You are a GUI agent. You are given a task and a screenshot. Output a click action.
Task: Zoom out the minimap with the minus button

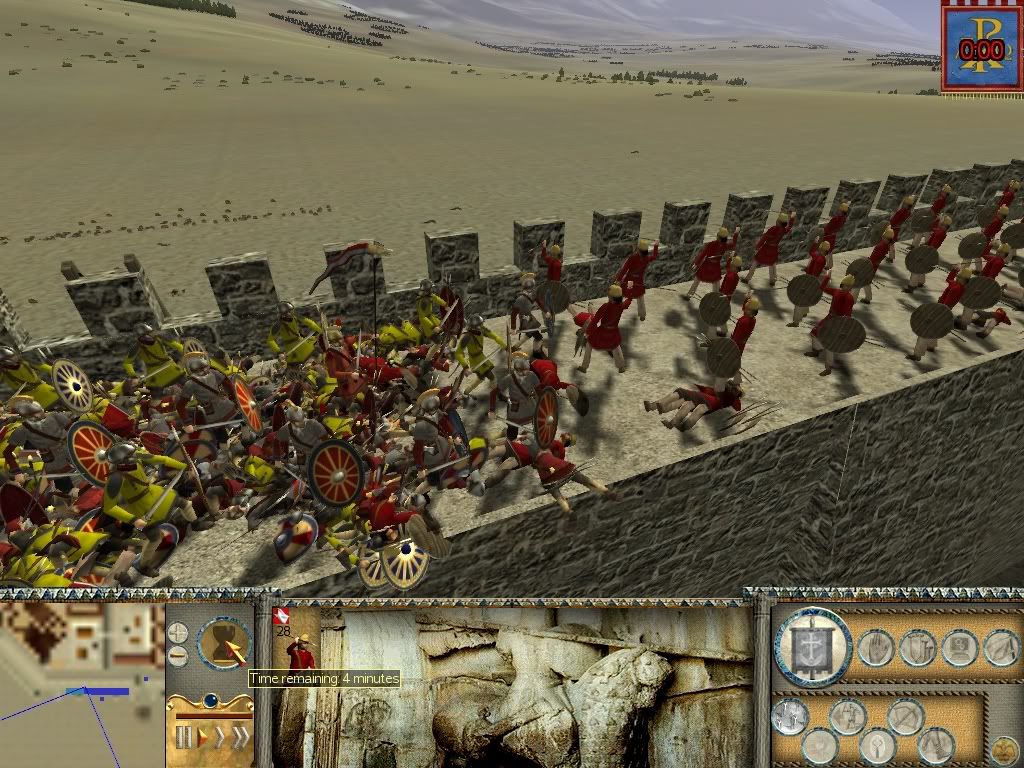(177, 656)
